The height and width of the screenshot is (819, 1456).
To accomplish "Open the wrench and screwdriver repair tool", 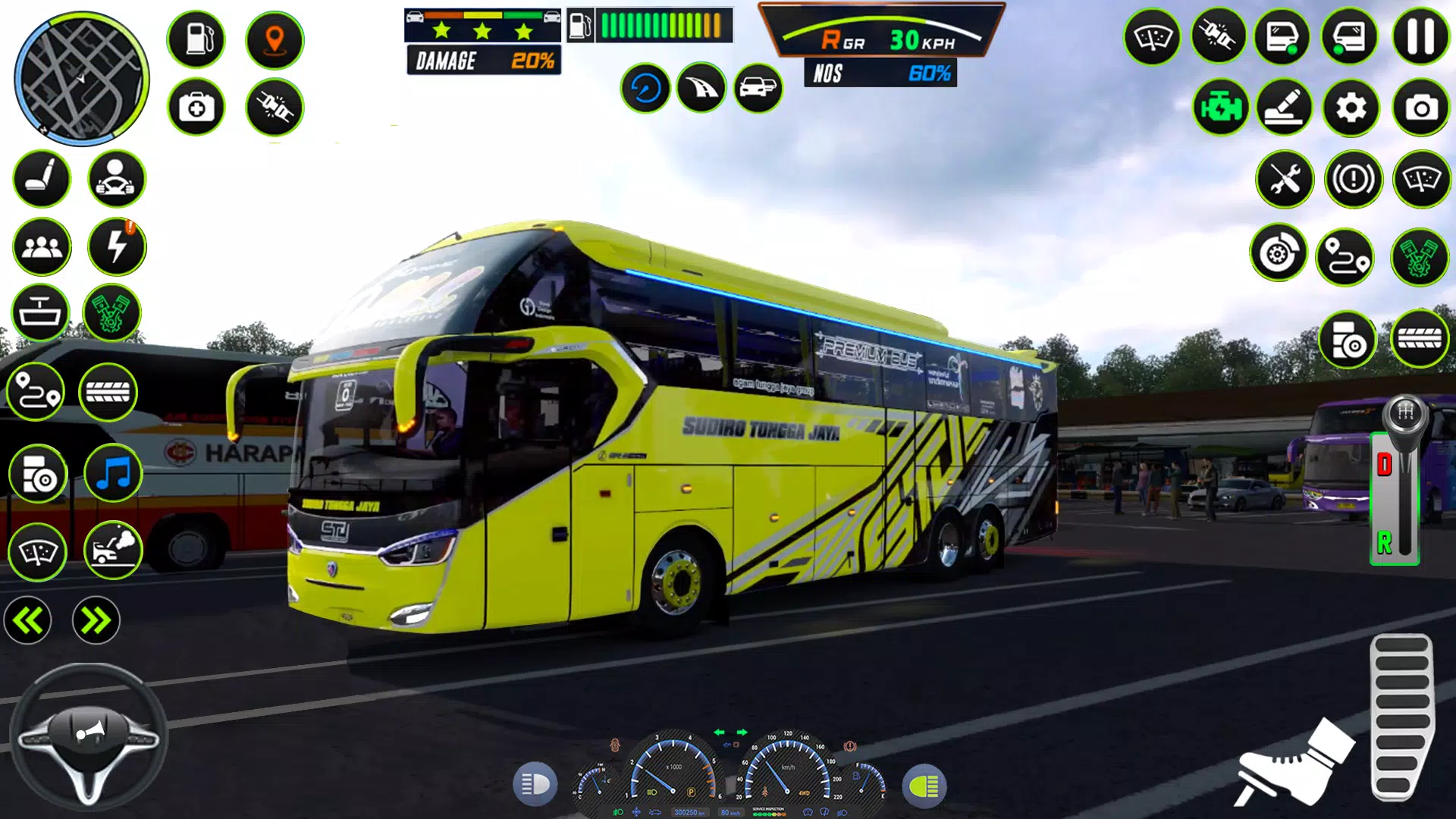I will coord(1285,180).
